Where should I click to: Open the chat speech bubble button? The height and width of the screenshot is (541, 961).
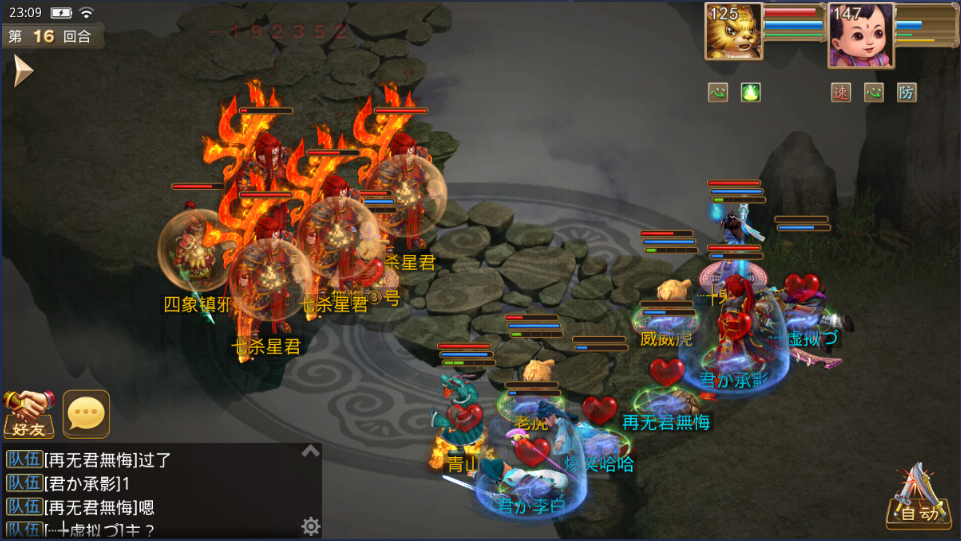[x=86, y=412]
